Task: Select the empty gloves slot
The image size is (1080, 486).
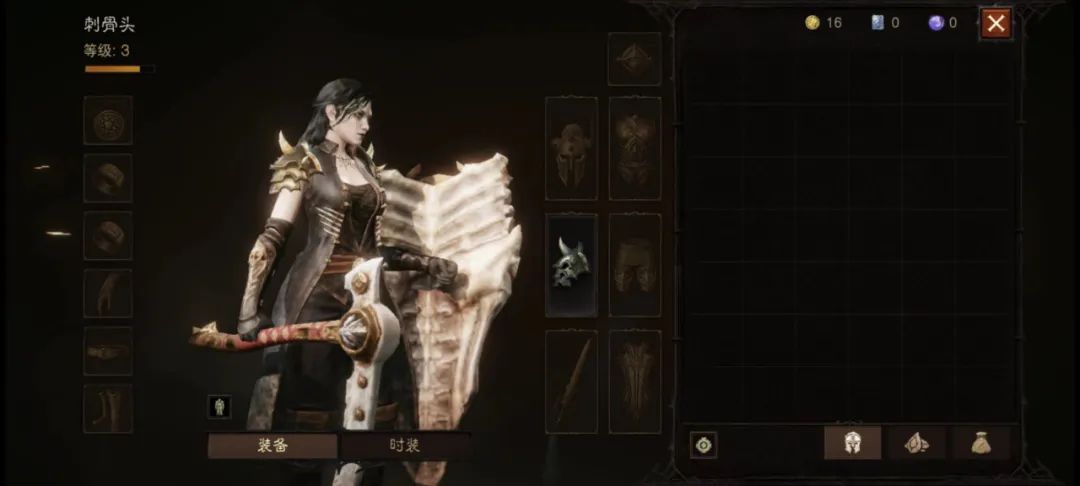Action: click(x=108, y=294)
